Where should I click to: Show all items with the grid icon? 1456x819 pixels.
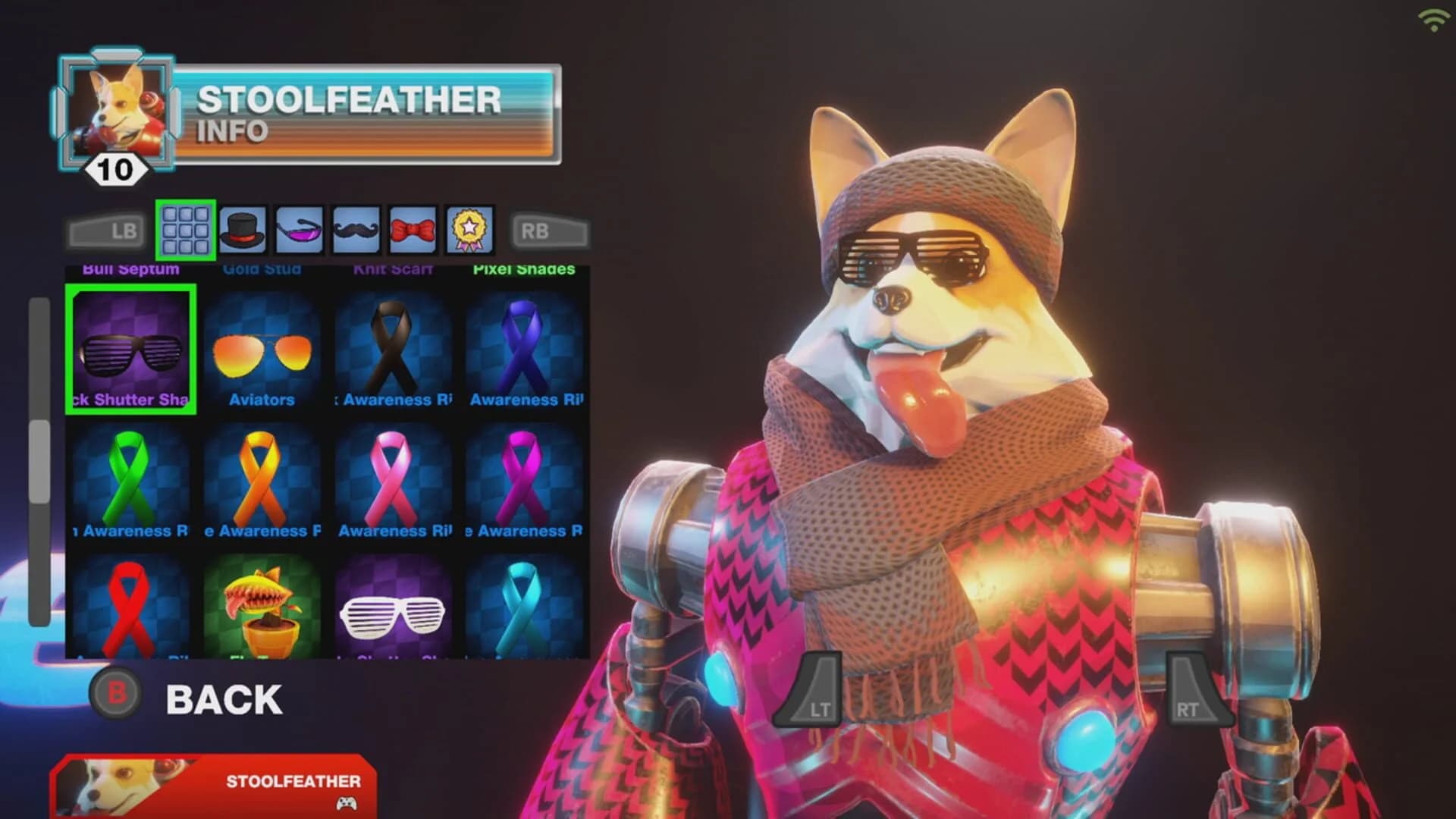pyautogui.click(x=187, y=229)
